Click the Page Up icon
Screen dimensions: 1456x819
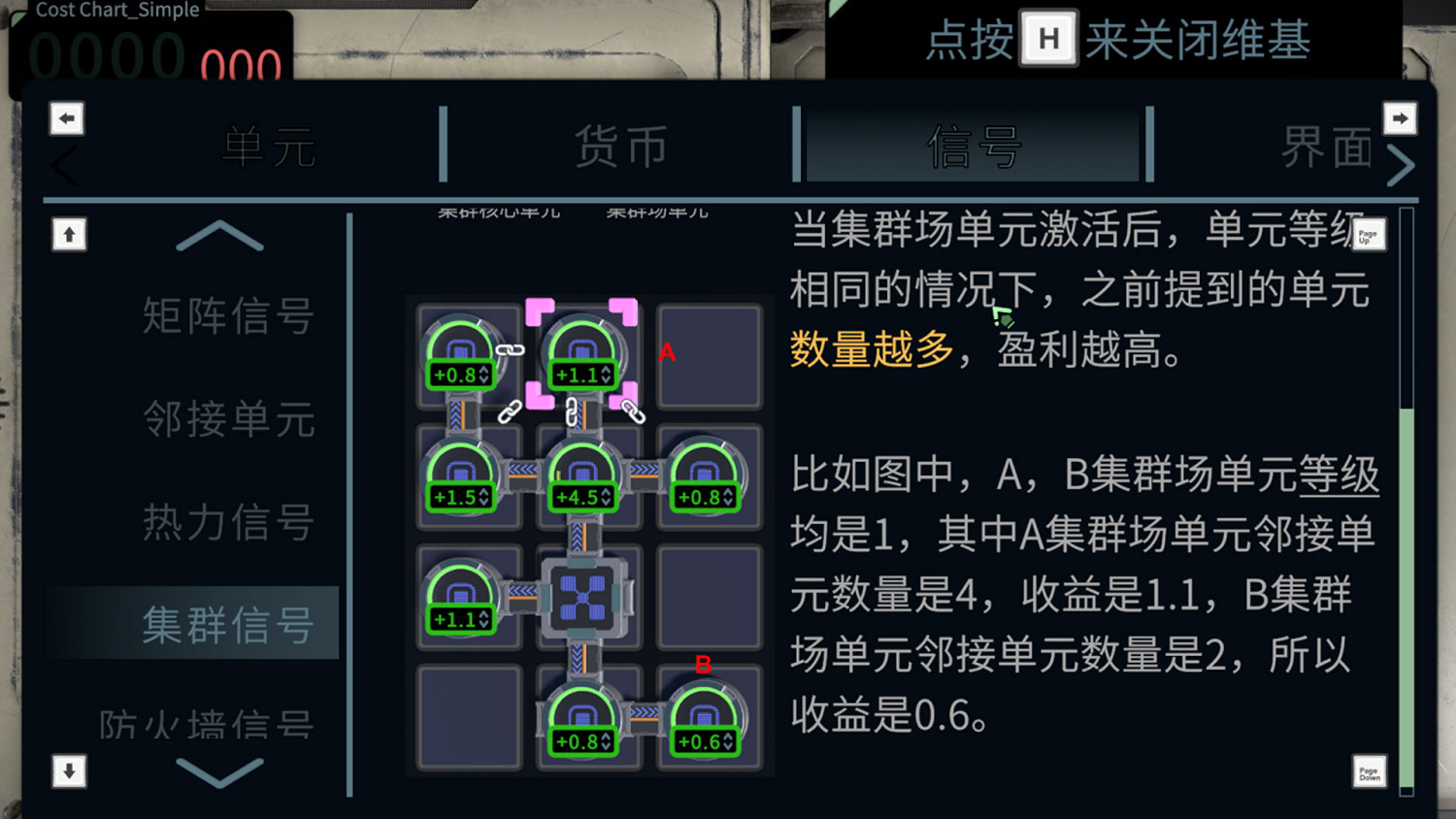pyautogui.click(x=1368, y=234)
